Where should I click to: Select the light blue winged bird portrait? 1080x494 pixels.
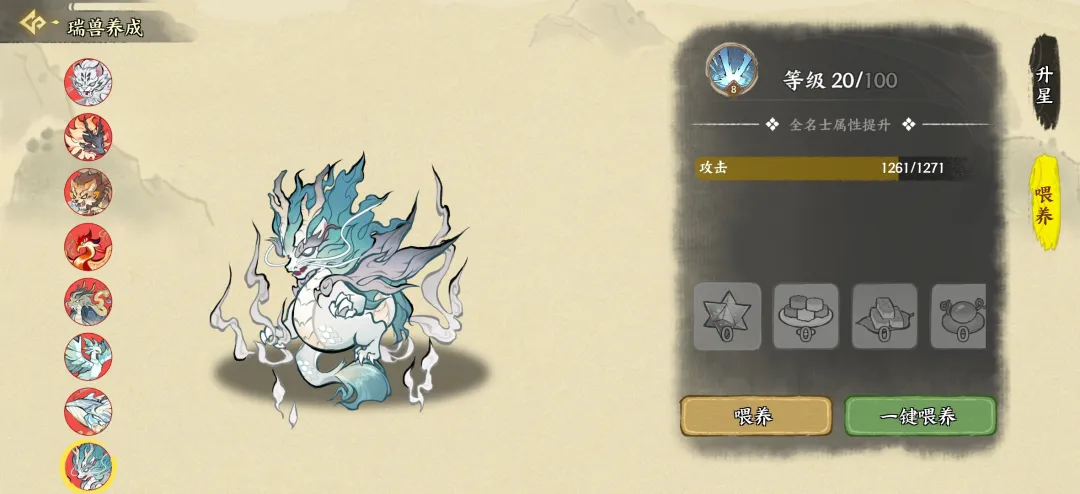point(88,356)
